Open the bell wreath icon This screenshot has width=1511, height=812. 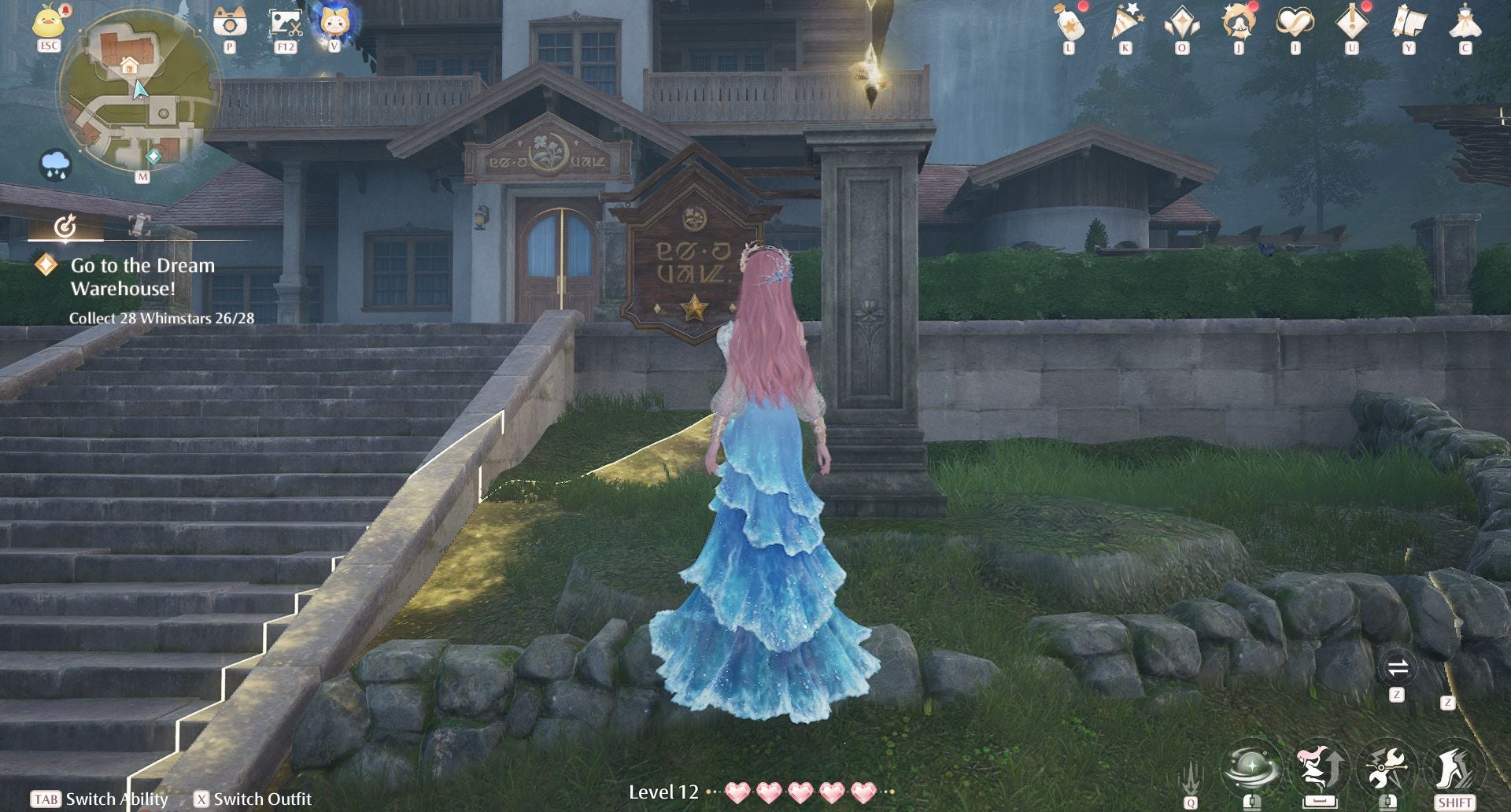[1238, 22]
